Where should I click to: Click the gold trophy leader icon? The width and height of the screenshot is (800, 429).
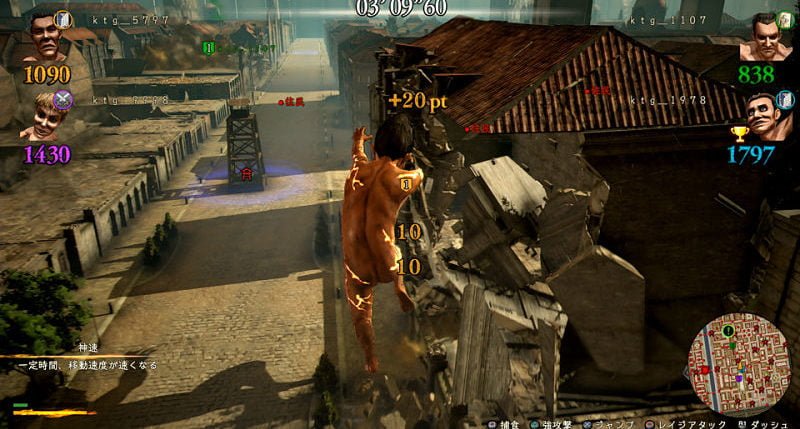coord(739,133)
